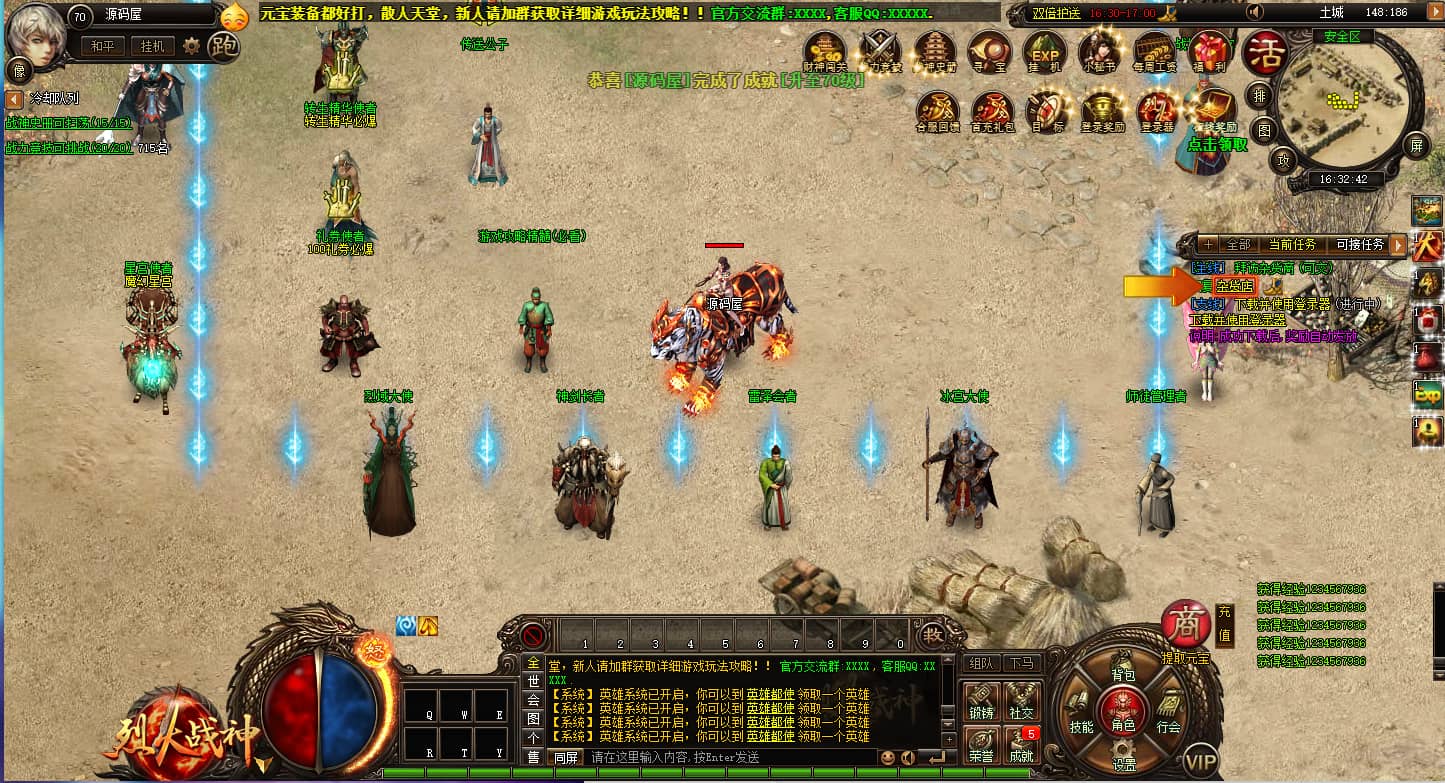Image resolution: width=1445 pixels, height=783 pixels.
Task: Open the 活 activity button beside the minimap
Action: (x=1264, y=52)
